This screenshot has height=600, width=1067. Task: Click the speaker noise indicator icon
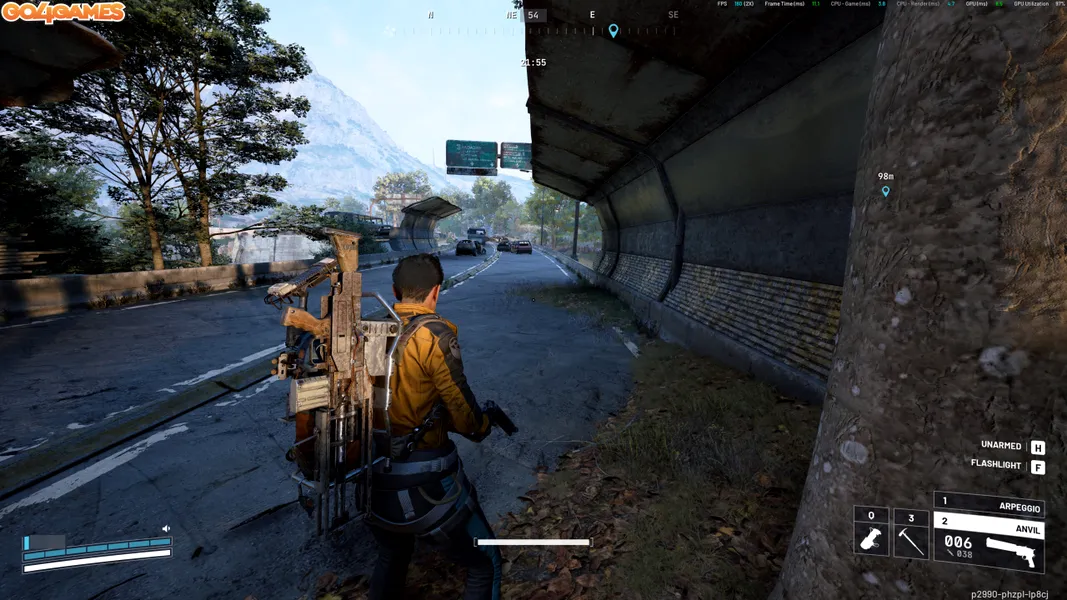tap(166, 529)
